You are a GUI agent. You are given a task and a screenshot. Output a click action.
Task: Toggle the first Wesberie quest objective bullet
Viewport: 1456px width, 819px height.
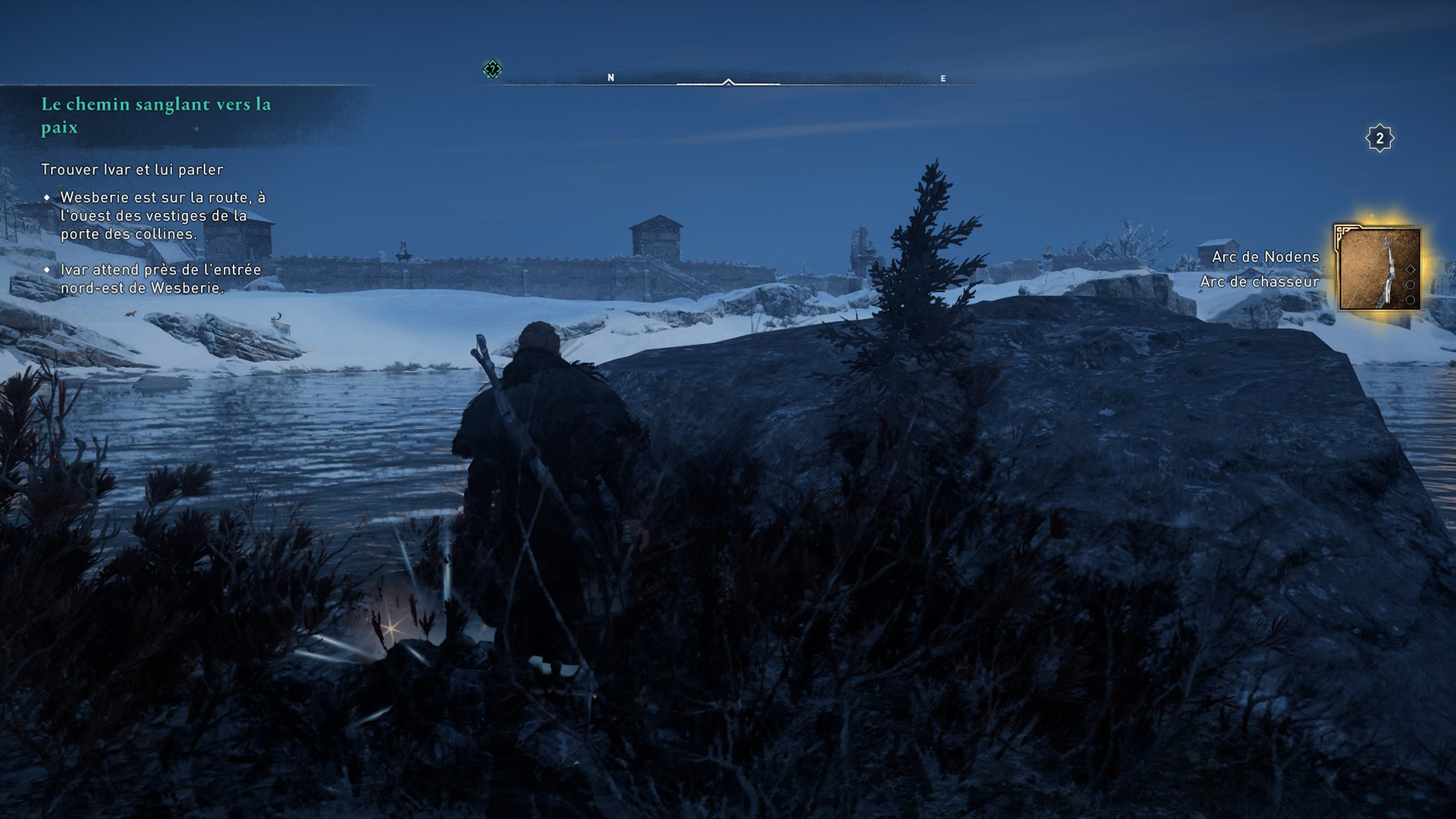[x=49, y=196]
